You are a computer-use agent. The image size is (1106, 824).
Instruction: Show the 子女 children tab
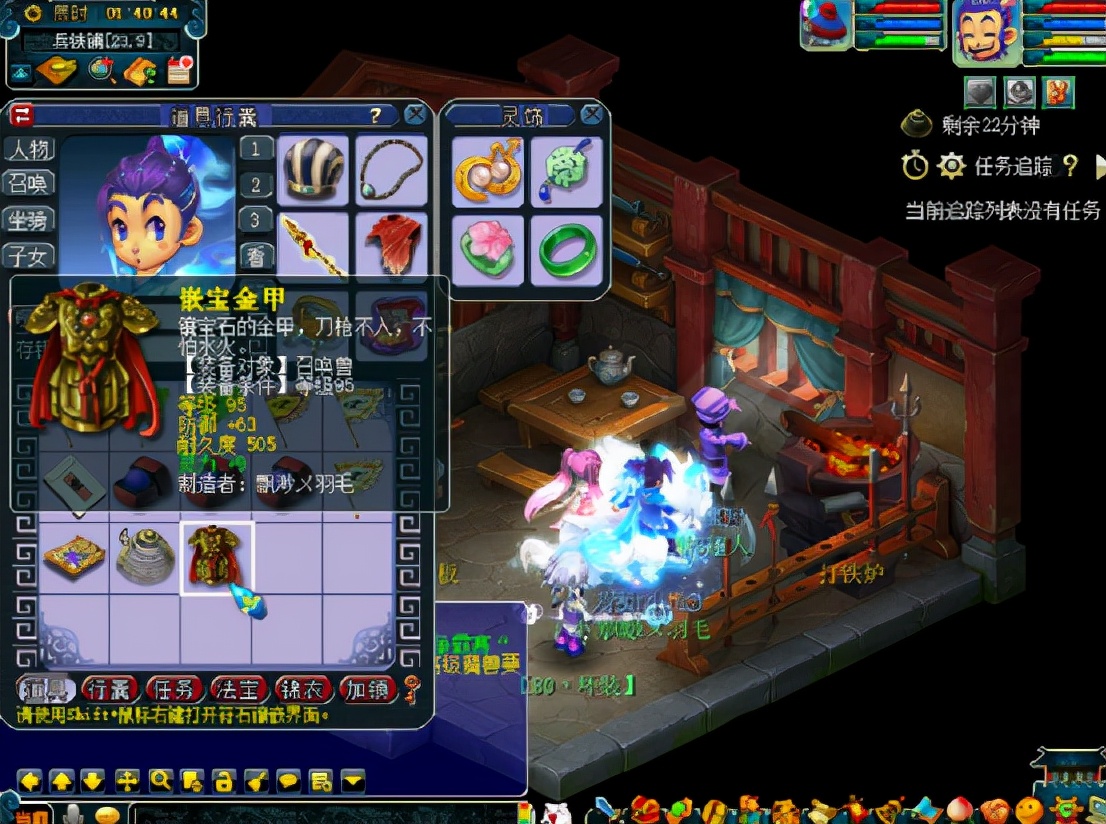tap(29, 256)
